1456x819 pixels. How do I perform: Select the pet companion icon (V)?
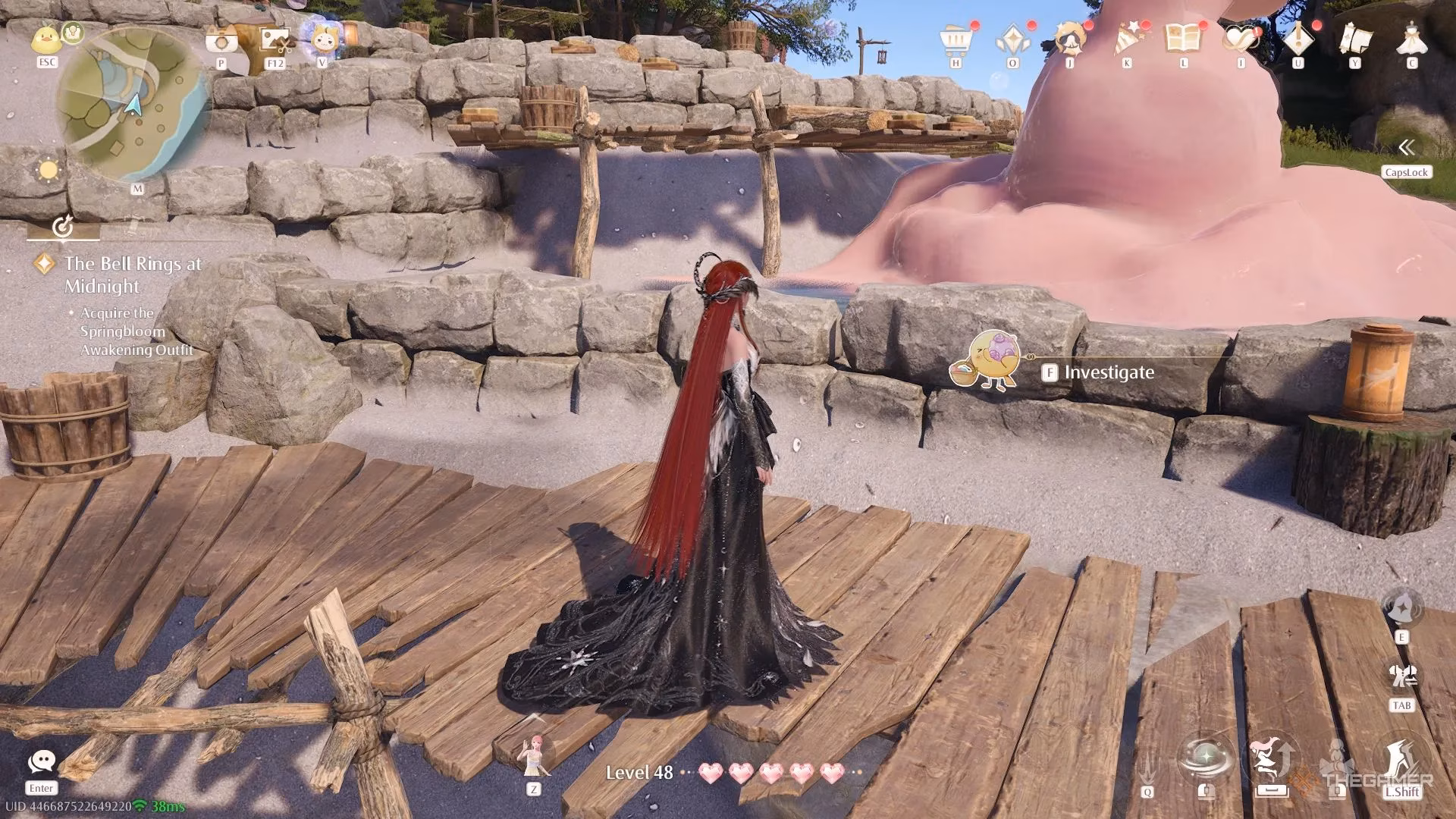pyautogui.click(x=322, y=36)
